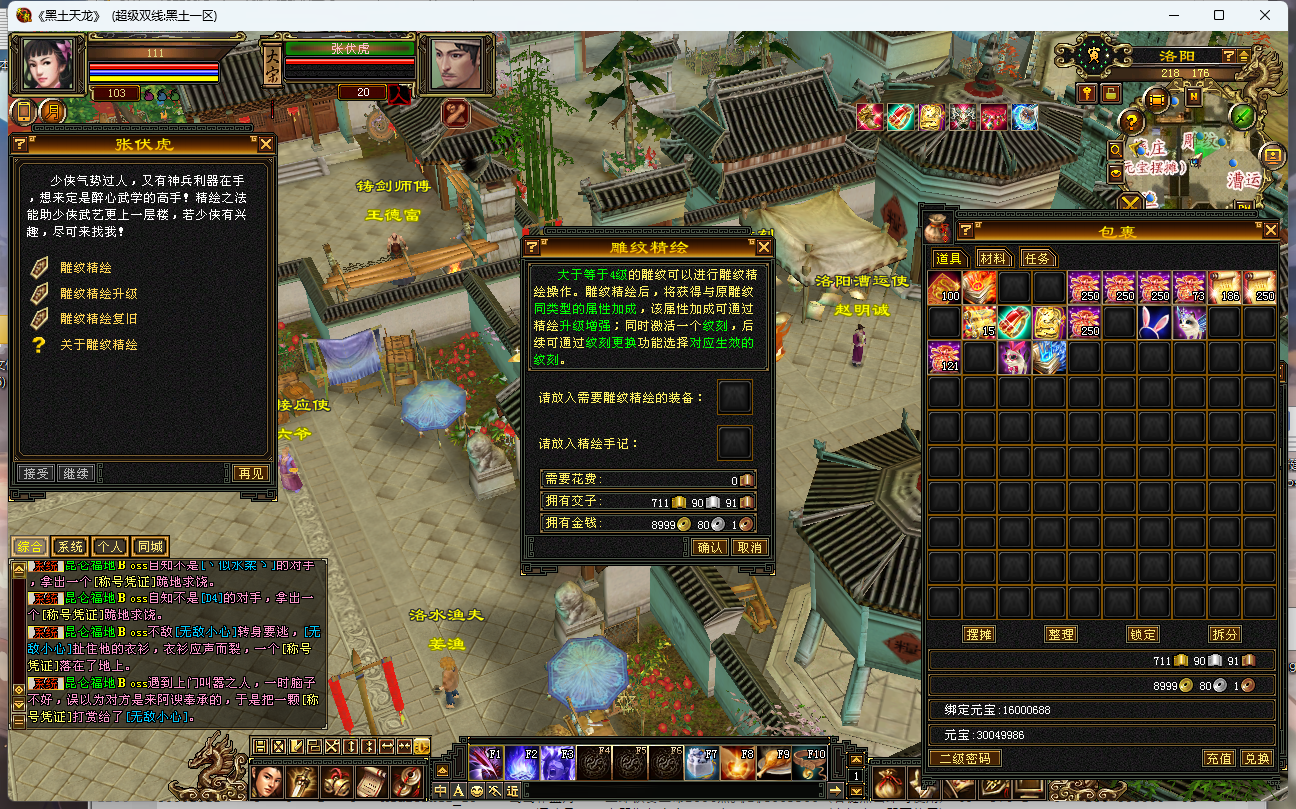This screenshot has height=809, width=1296.
Task: Maximize the game window
Action: pyautogui.click(x=1219, y=15)
